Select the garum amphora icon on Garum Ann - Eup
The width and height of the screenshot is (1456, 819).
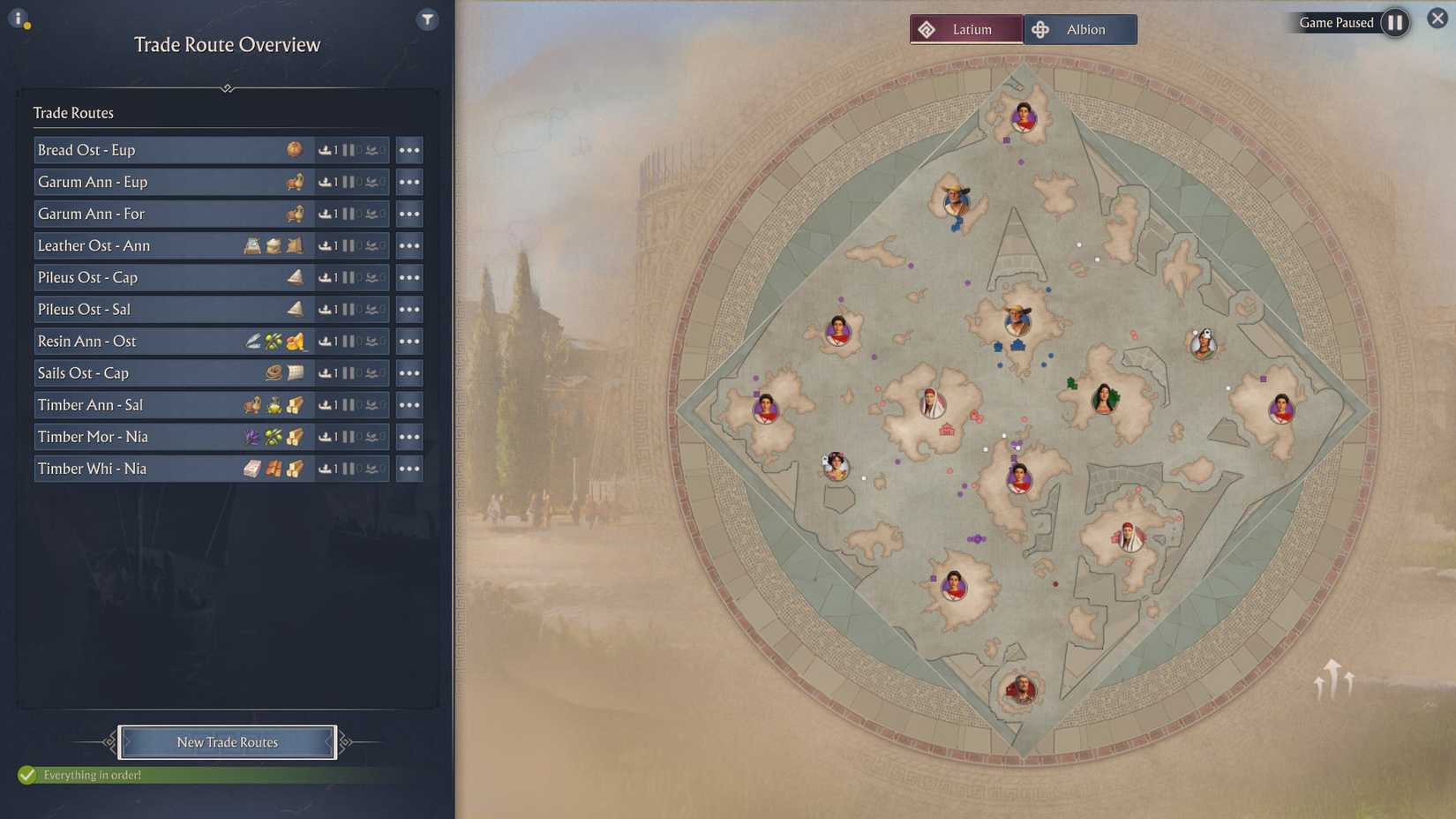296,182
